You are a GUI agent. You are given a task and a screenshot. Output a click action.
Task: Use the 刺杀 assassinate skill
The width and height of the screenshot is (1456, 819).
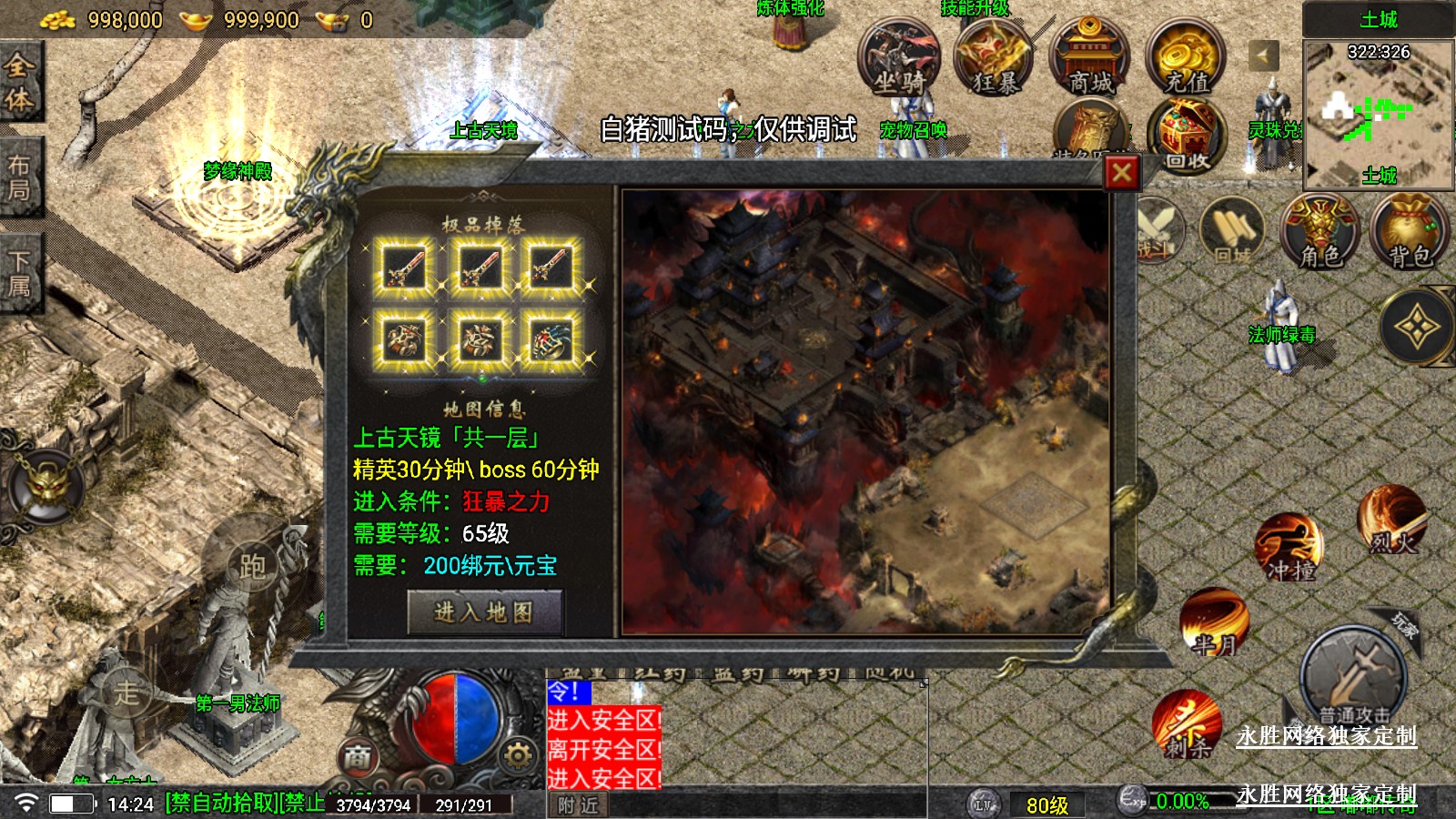pos(1188,725)
